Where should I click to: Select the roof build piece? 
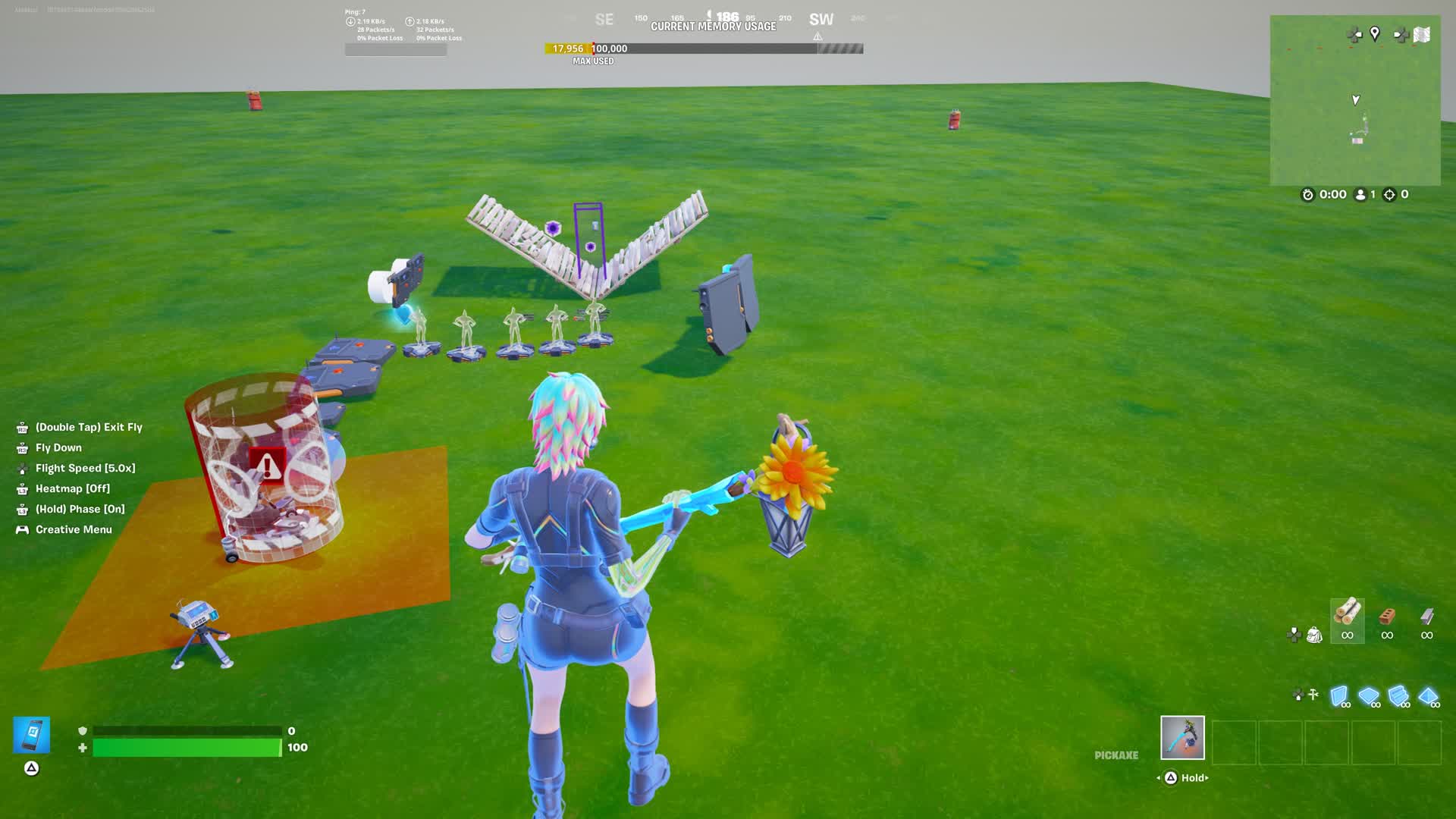click(x=1427, y=695)
